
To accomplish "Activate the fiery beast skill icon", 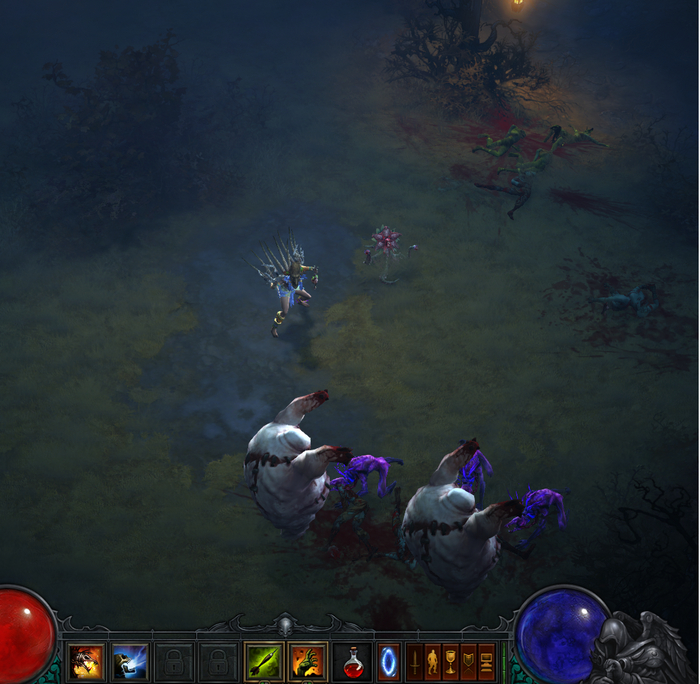I will tap(86, 661).
